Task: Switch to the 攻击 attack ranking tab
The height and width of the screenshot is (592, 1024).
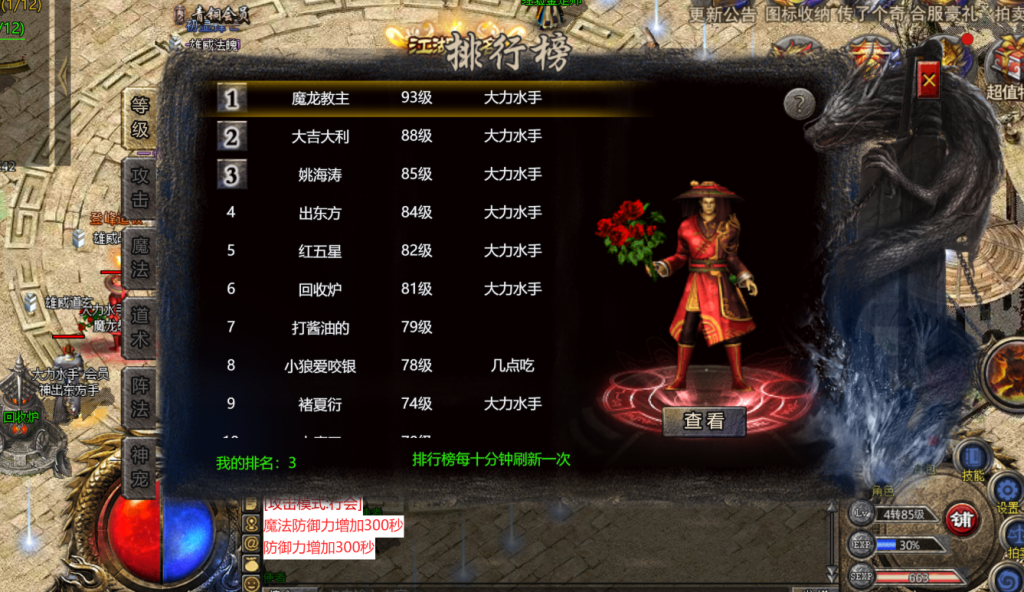Action: (140, 187)
